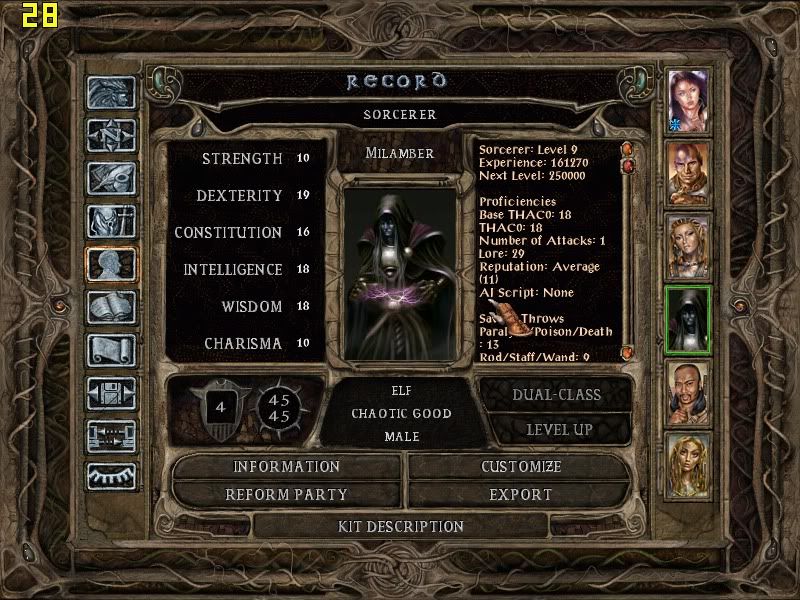
Task: Open the area map with compass icon
Action: click(x=111, y=135)
